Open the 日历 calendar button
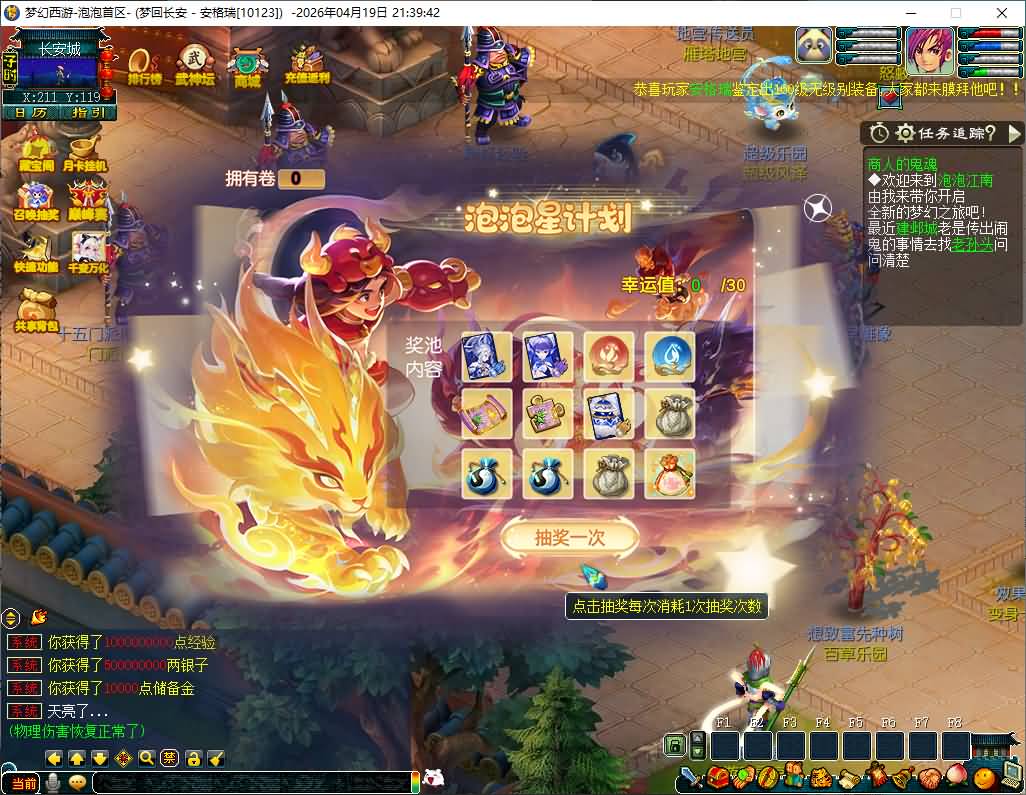The height and width of the screenshot is (795, 1026). [x=30, y=112]
